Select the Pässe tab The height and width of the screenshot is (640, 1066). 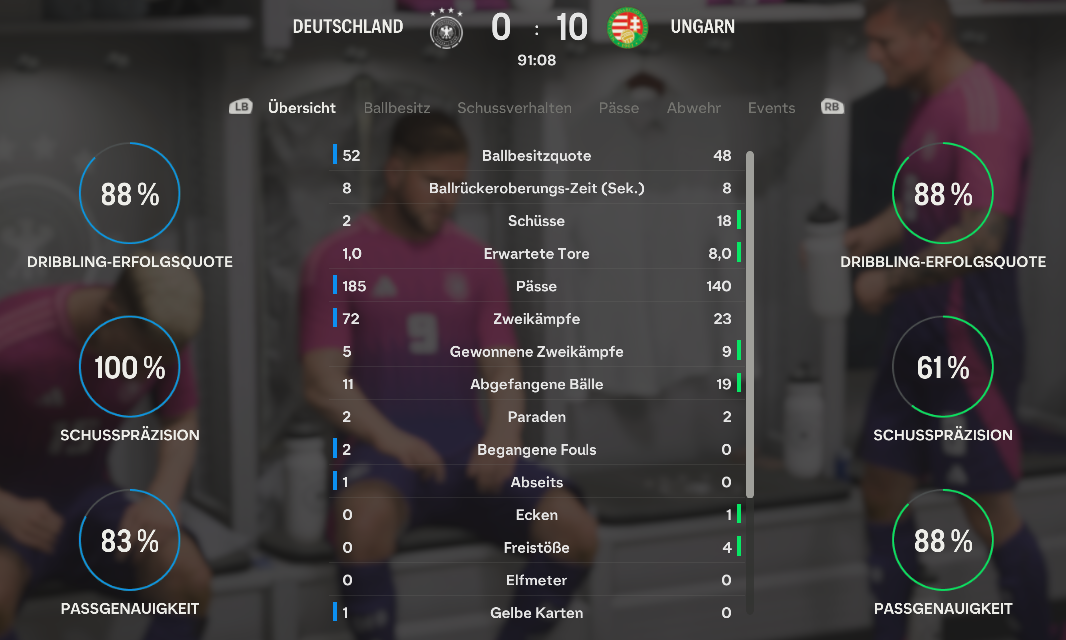[619, 108]
